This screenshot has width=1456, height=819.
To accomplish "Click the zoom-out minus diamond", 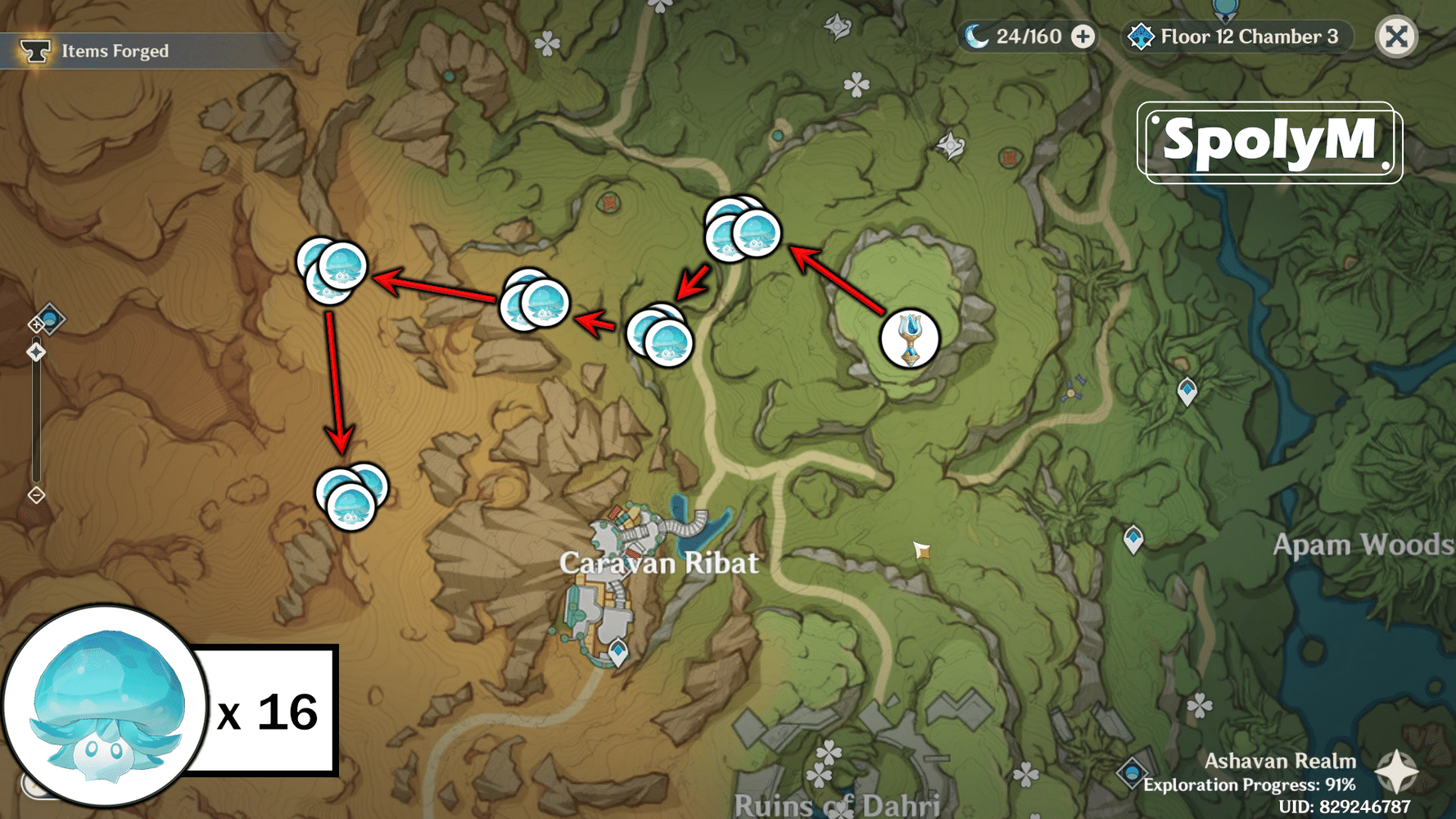I will [36, 495].
